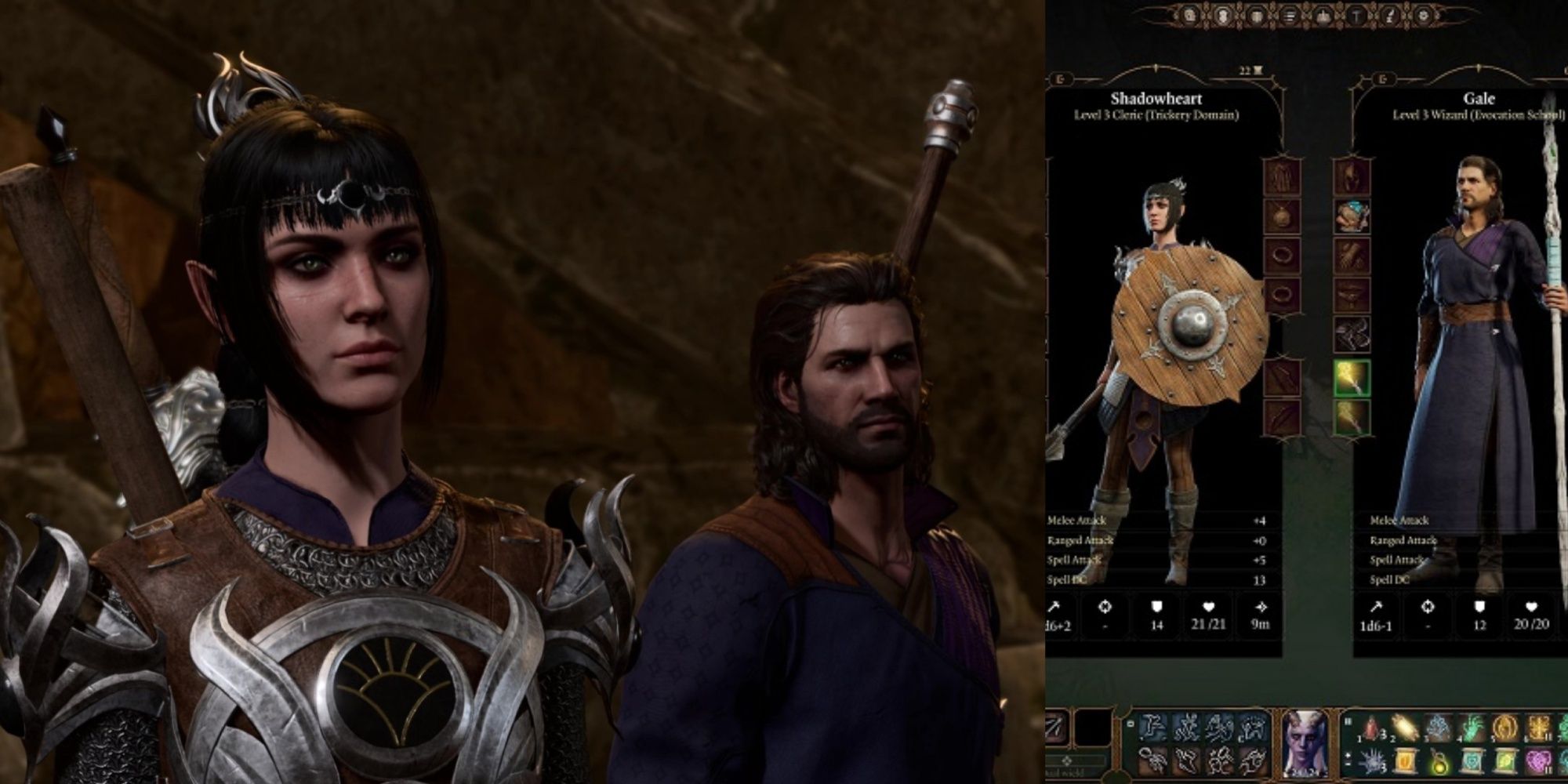
Task: Open the hammer icon tab in top bar
Action: 1357,16
